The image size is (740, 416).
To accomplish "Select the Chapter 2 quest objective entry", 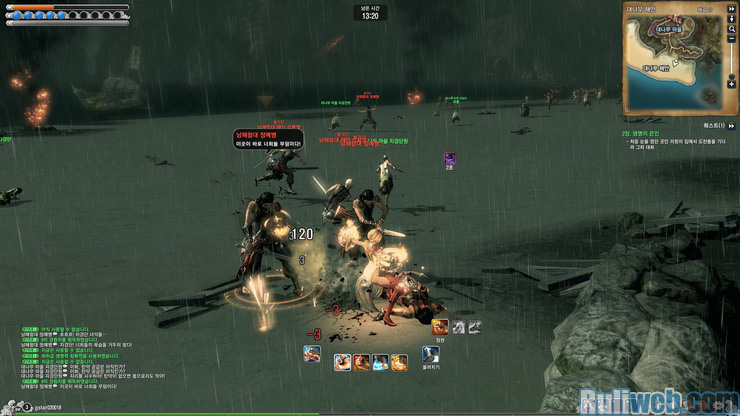I will pyautogui.click(x=650, y=134).
